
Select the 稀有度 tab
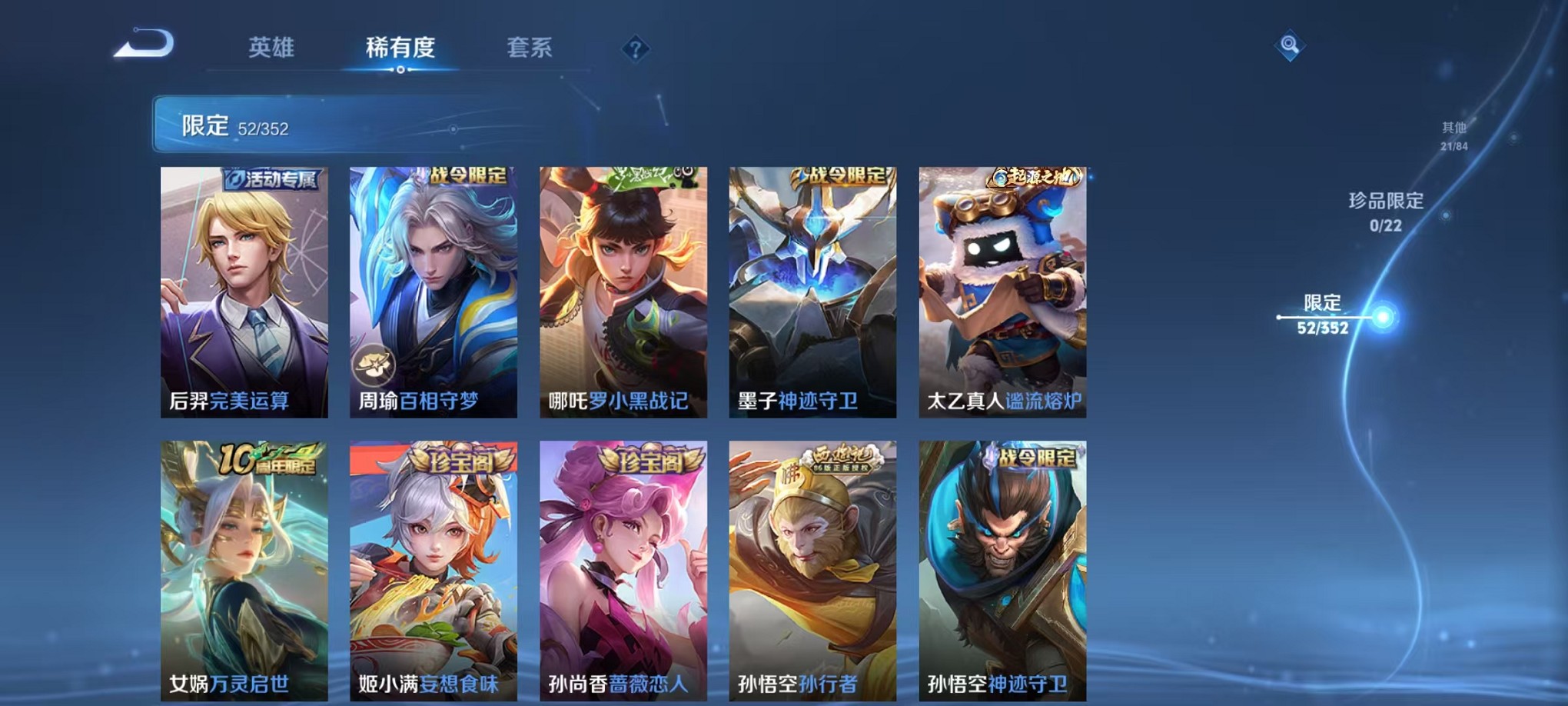(400, 48)
